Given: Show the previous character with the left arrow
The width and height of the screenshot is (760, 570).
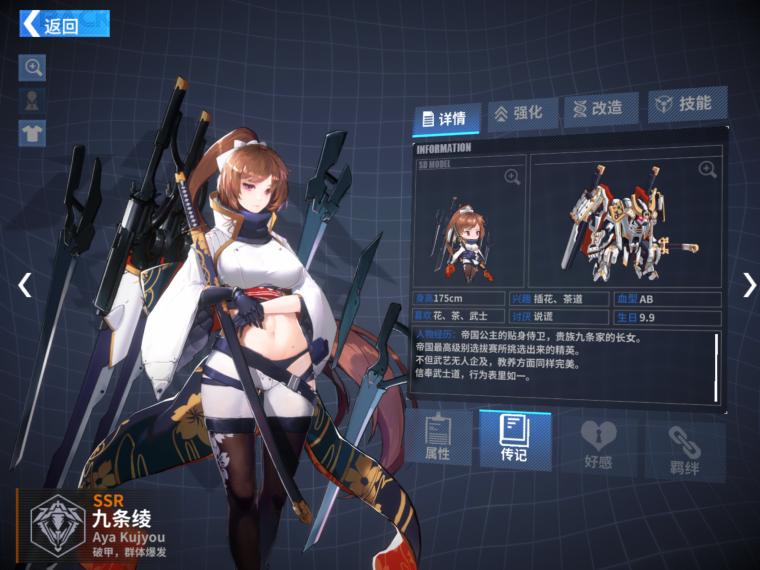Looking at the screenshot, I should pyautogui.click(x=25, y=285).
